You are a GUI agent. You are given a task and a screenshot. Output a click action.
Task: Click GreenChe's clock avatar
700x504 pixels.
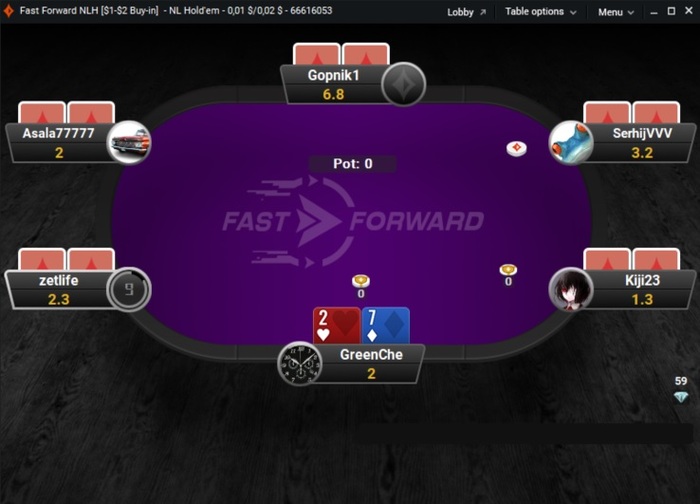pyautogui.click(x=298, y=363)
